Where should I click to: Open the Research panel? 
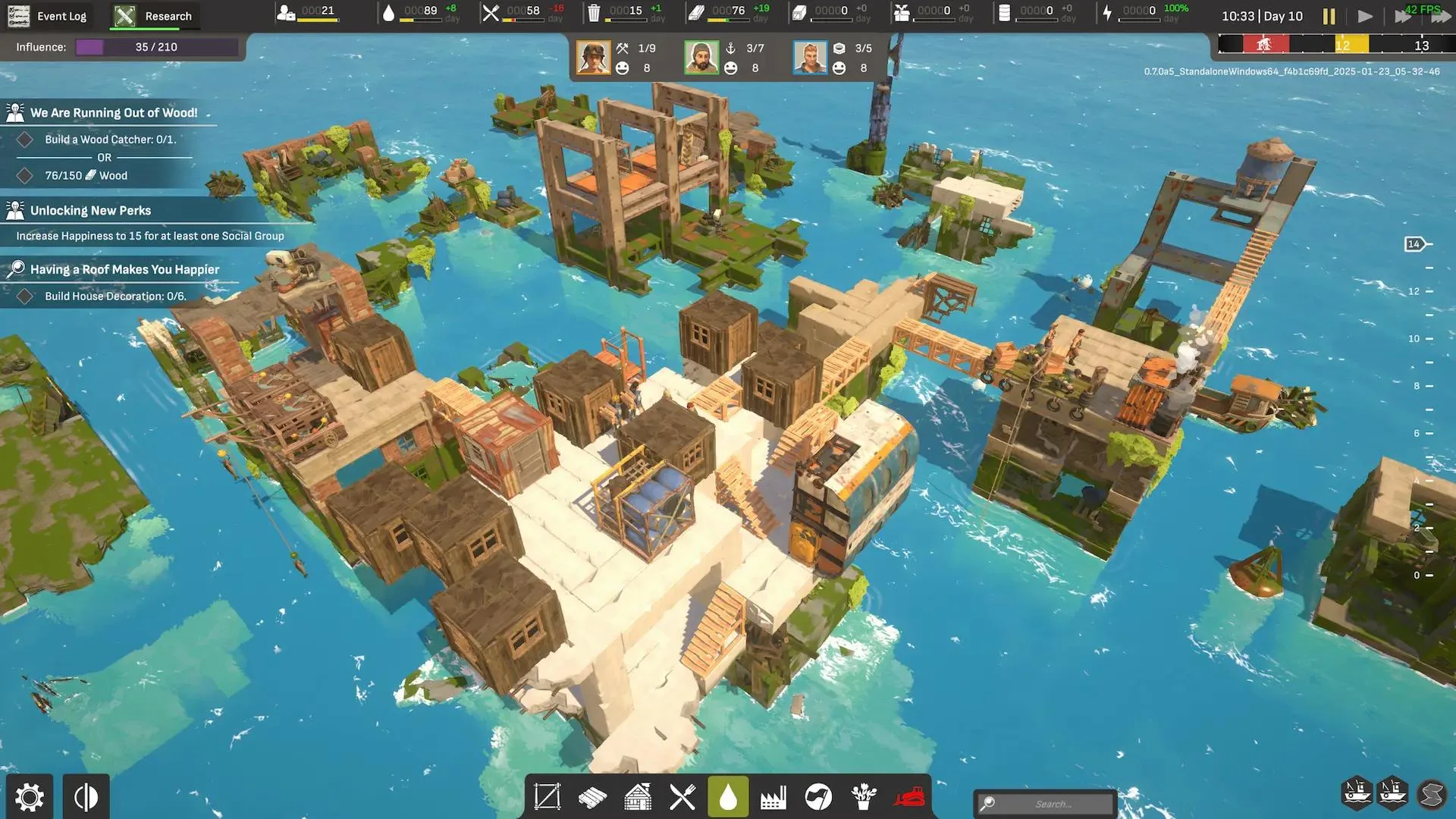pyautogui.click(x=155, y=16)
